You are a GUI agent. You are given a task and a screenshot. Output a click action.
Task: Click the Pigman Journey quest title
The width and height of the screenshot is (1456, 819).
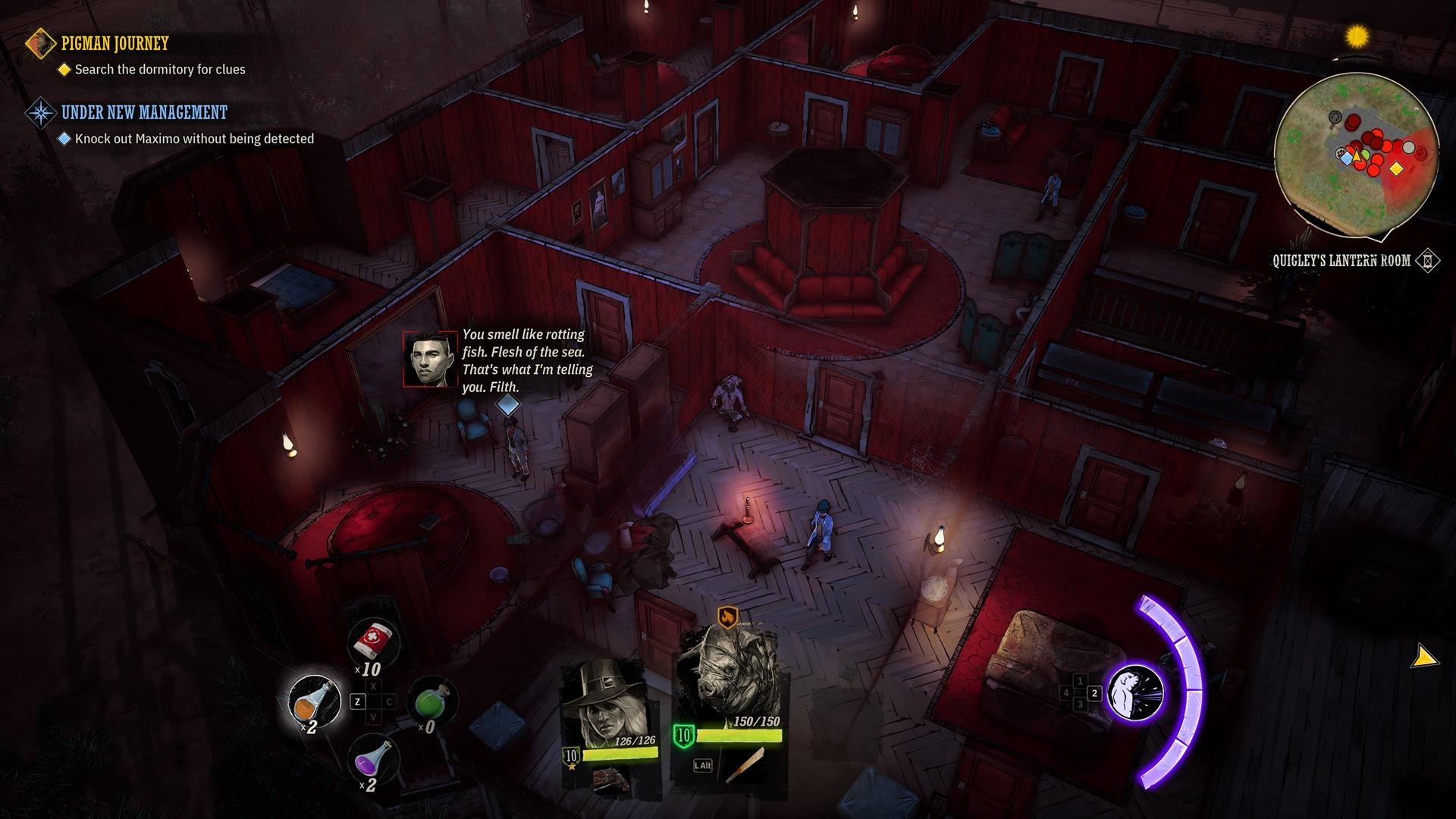point(115,44)
